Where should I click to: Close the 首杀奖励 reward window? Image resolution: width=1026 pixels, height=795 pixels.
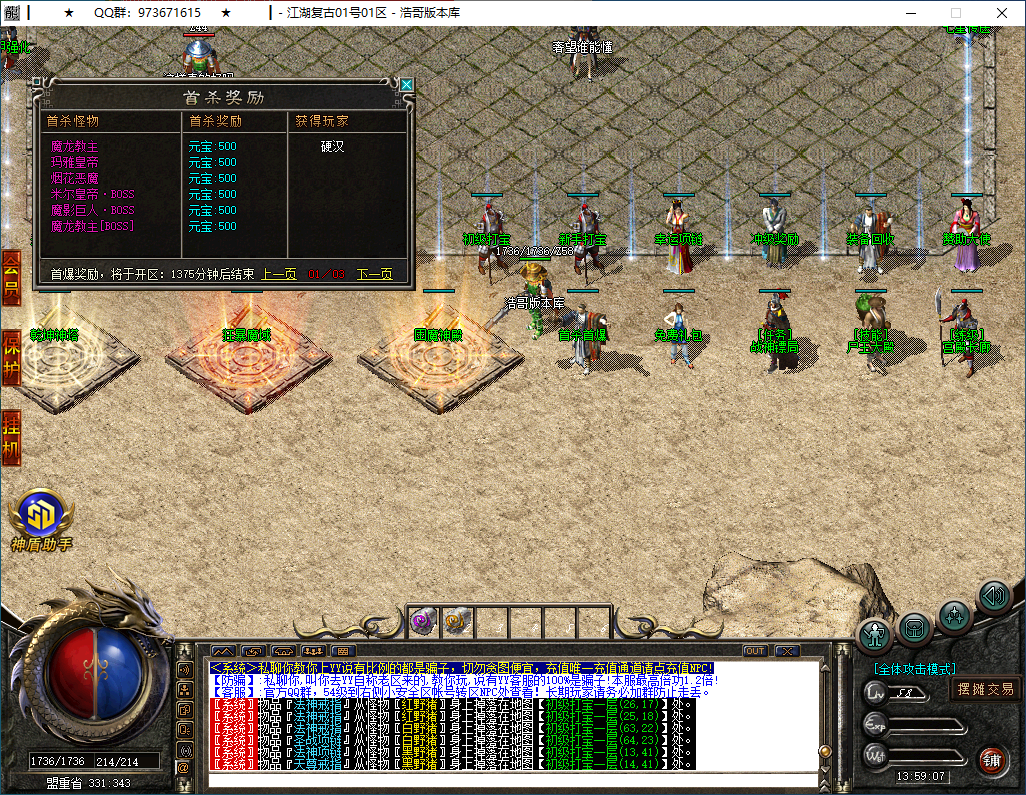point(407,85)
